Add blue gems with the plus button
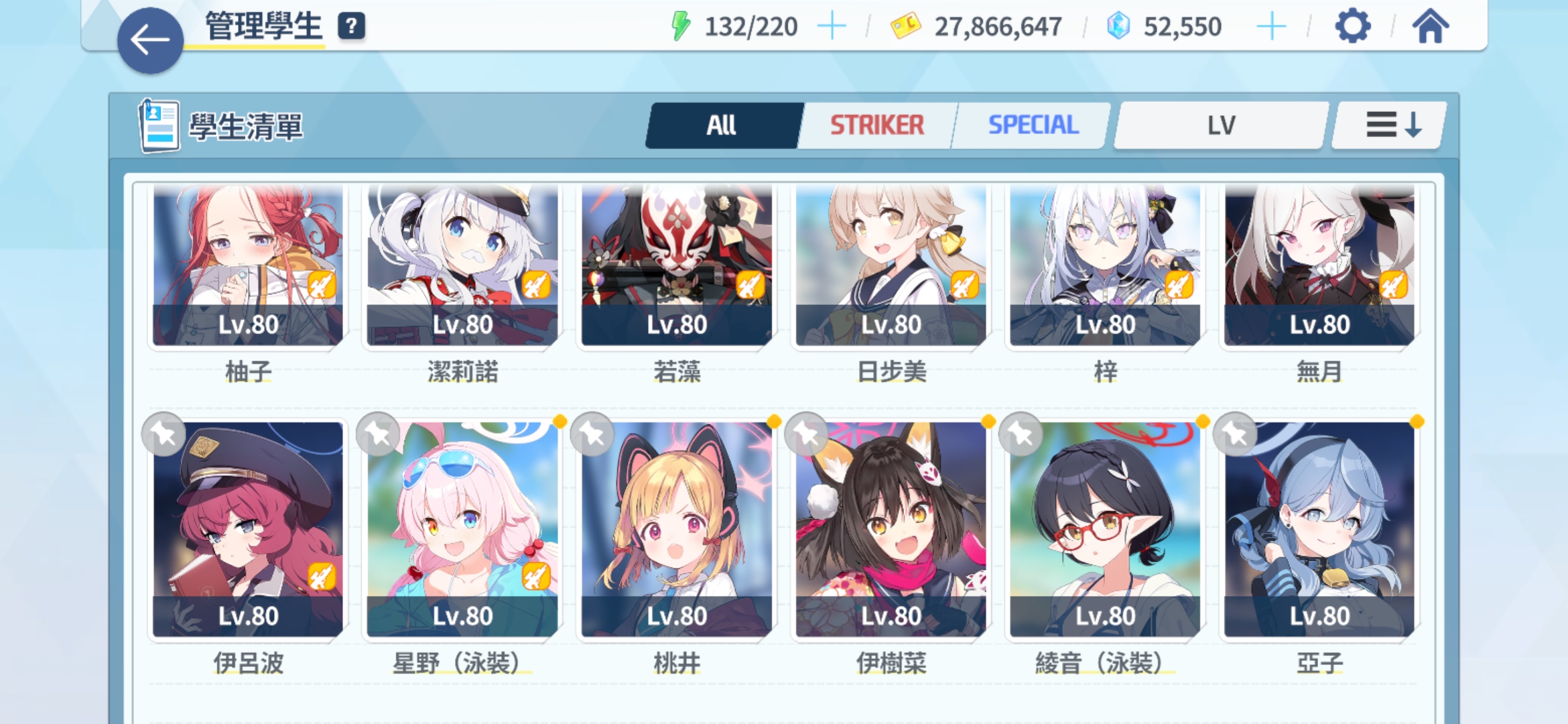1568x724 pixels. pyautogui.click(x=1270, y=27)
